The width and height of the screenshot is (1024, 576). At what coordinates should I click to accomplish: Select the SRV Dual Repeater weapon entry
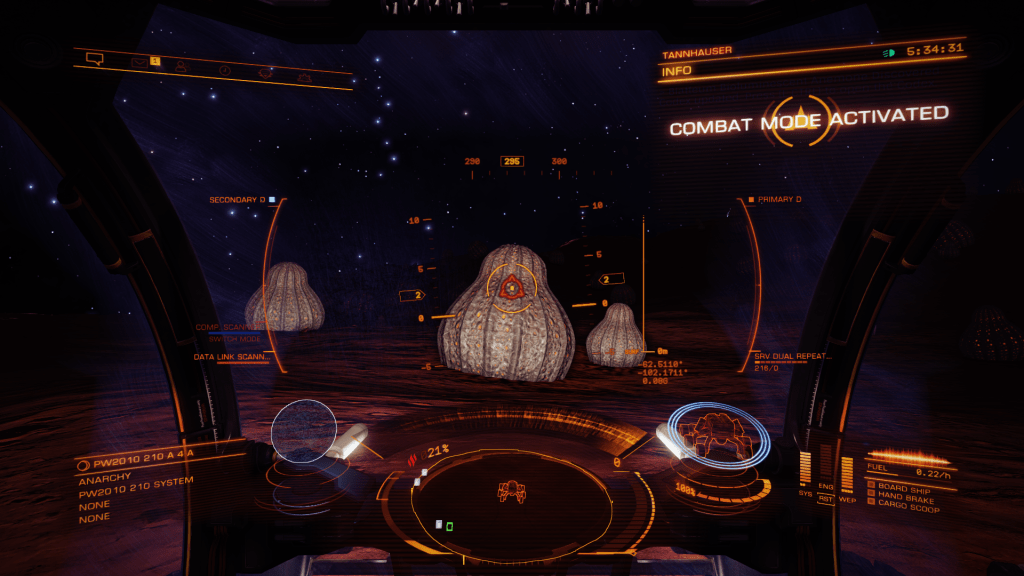794,356
